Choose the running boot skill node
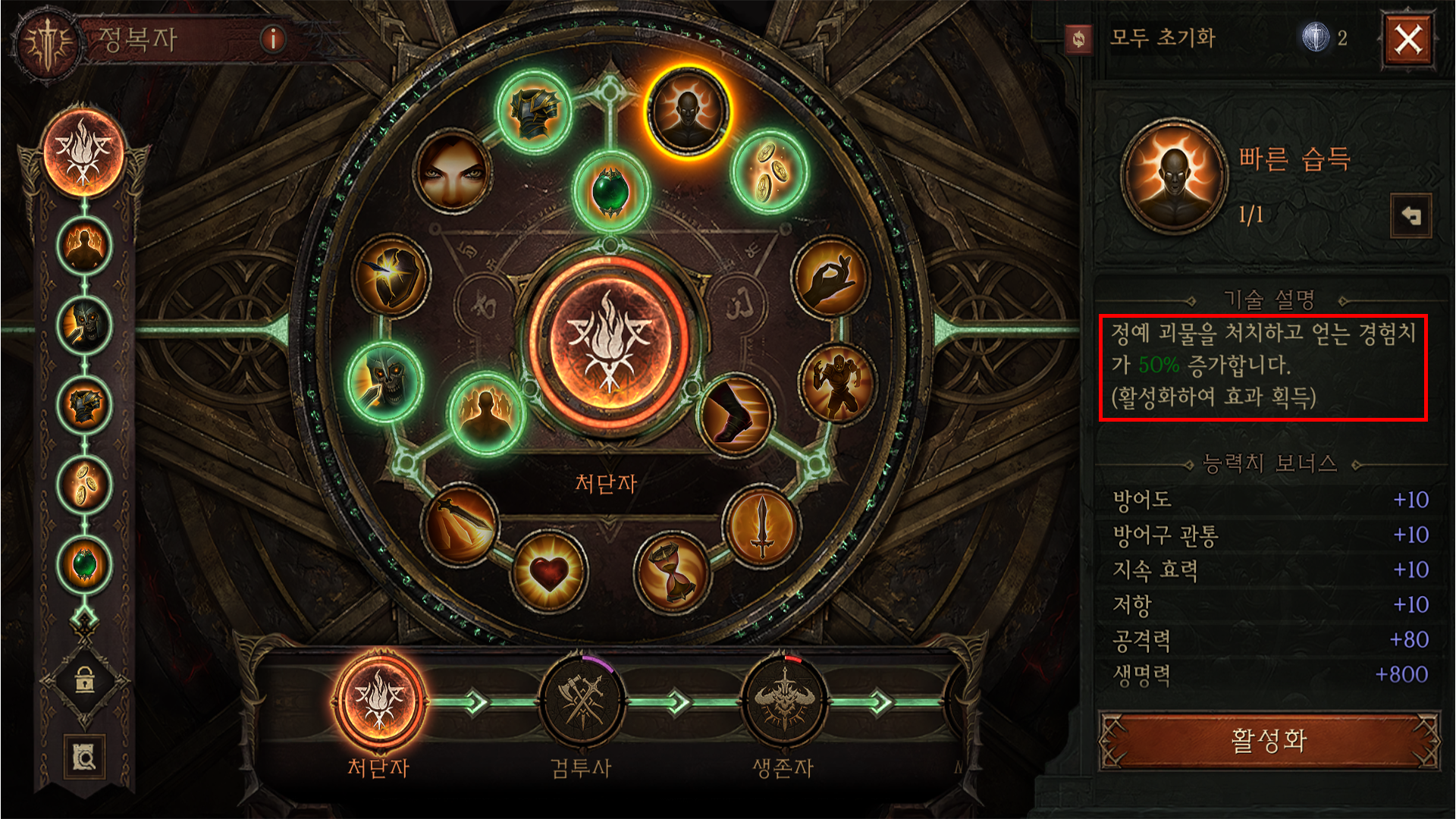Image resolution: width=1456 pixels, height=819 pixels. click(735, 414)
